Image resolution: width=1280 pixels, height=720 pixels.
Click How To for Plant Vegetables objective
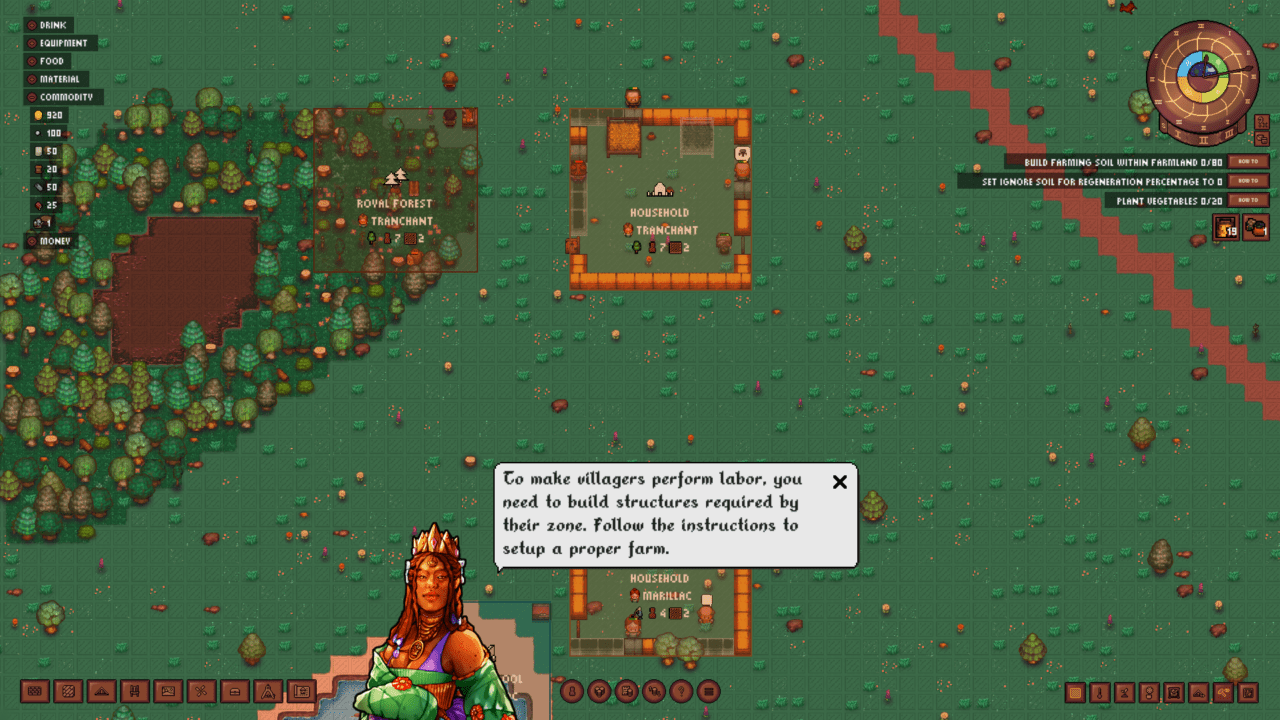(1249, 201)
